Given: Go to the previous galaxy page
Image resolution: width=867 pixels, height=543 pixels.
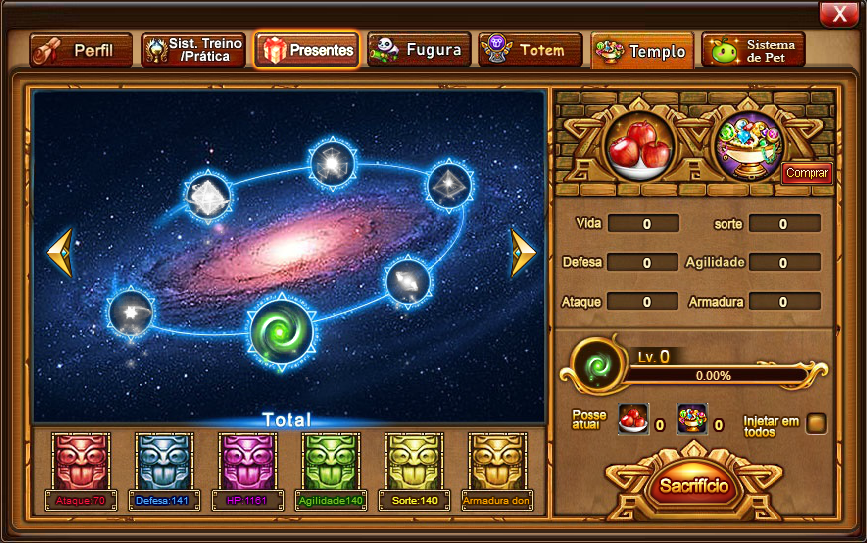Looking at the screenshot, I should click(60, 252).
